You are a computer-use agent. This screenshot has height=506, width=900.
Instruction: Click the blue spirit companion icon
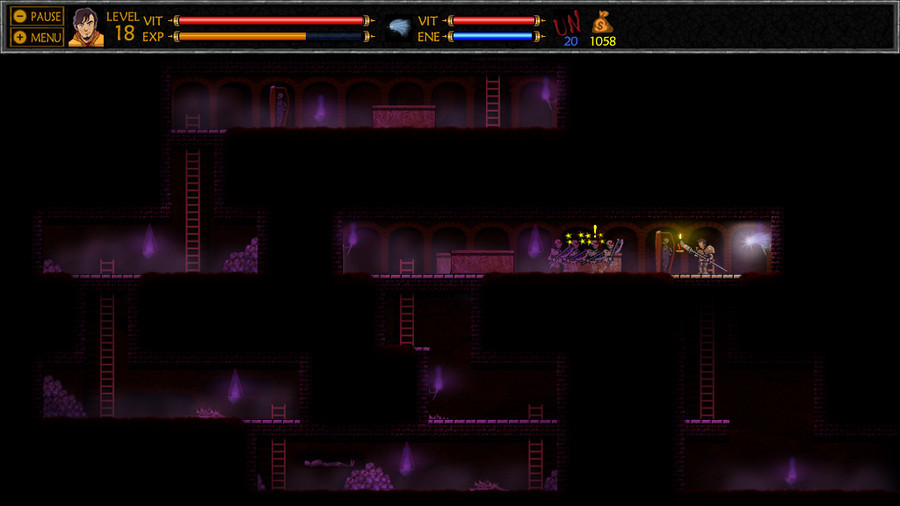[x=399, y=27]
